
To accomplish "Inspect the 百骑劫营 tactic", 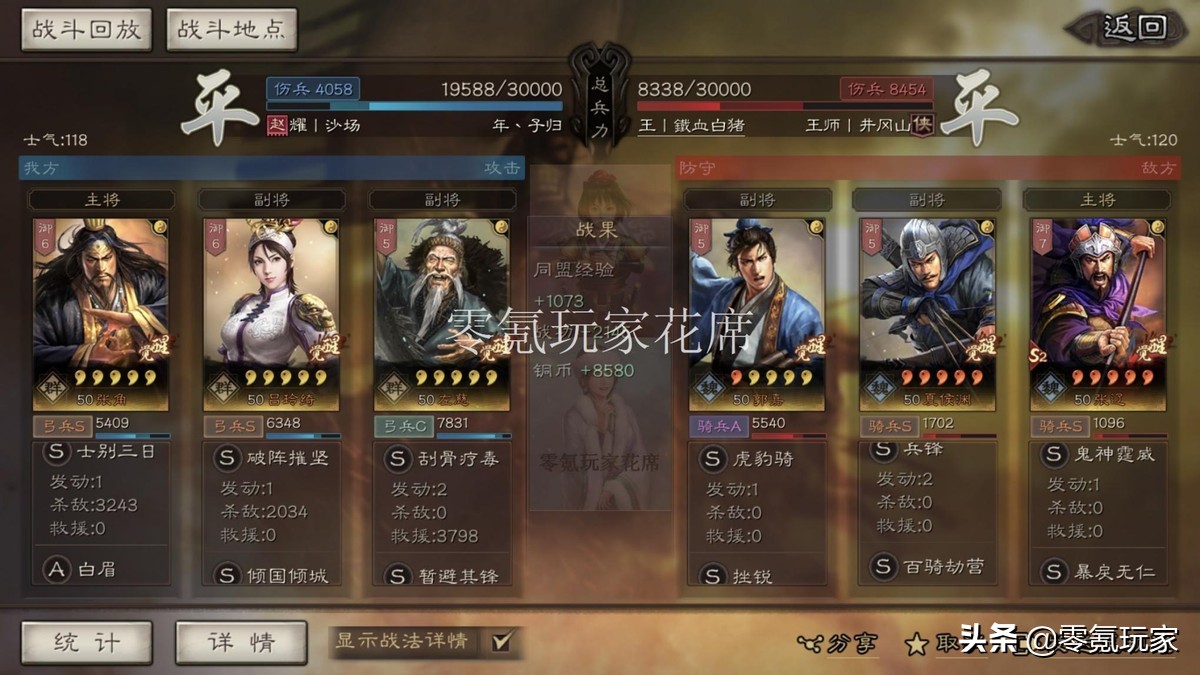I will (x=928, y=567).
